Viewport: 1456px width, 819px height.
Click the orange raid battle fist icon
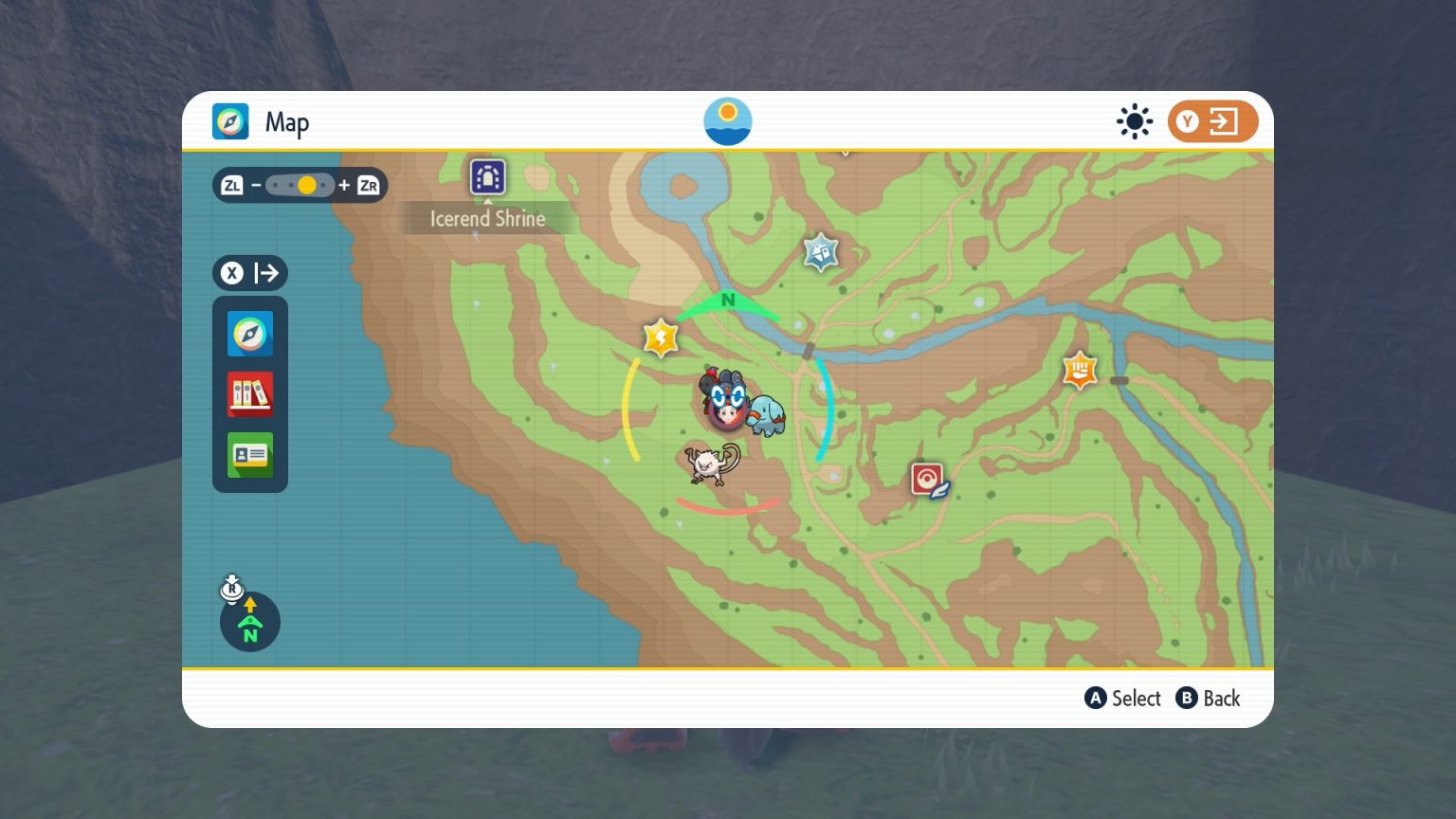click(1079, 370)
